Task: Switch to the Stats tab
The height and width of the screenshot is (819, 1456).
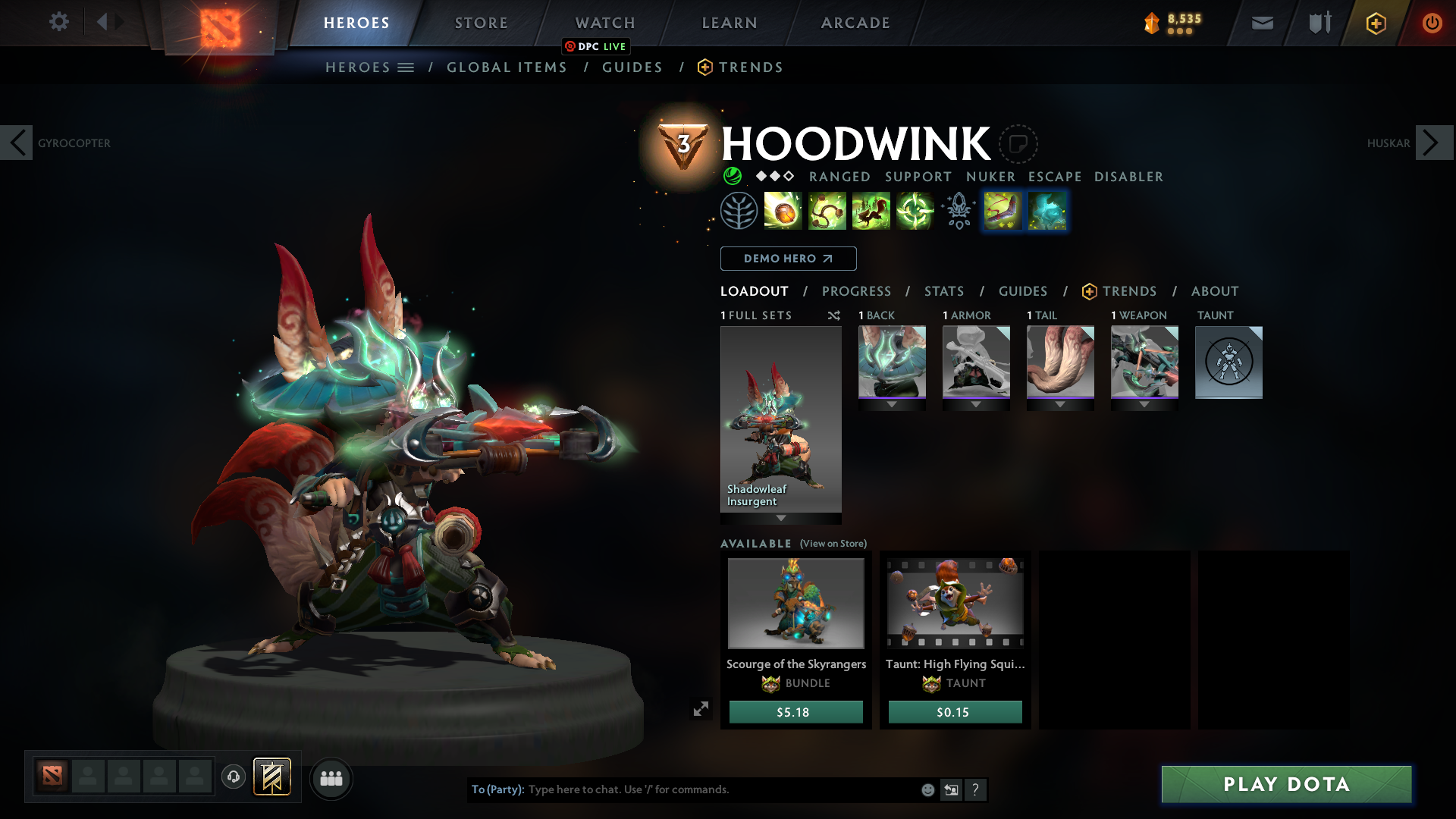Action: [x=943, y=291]
